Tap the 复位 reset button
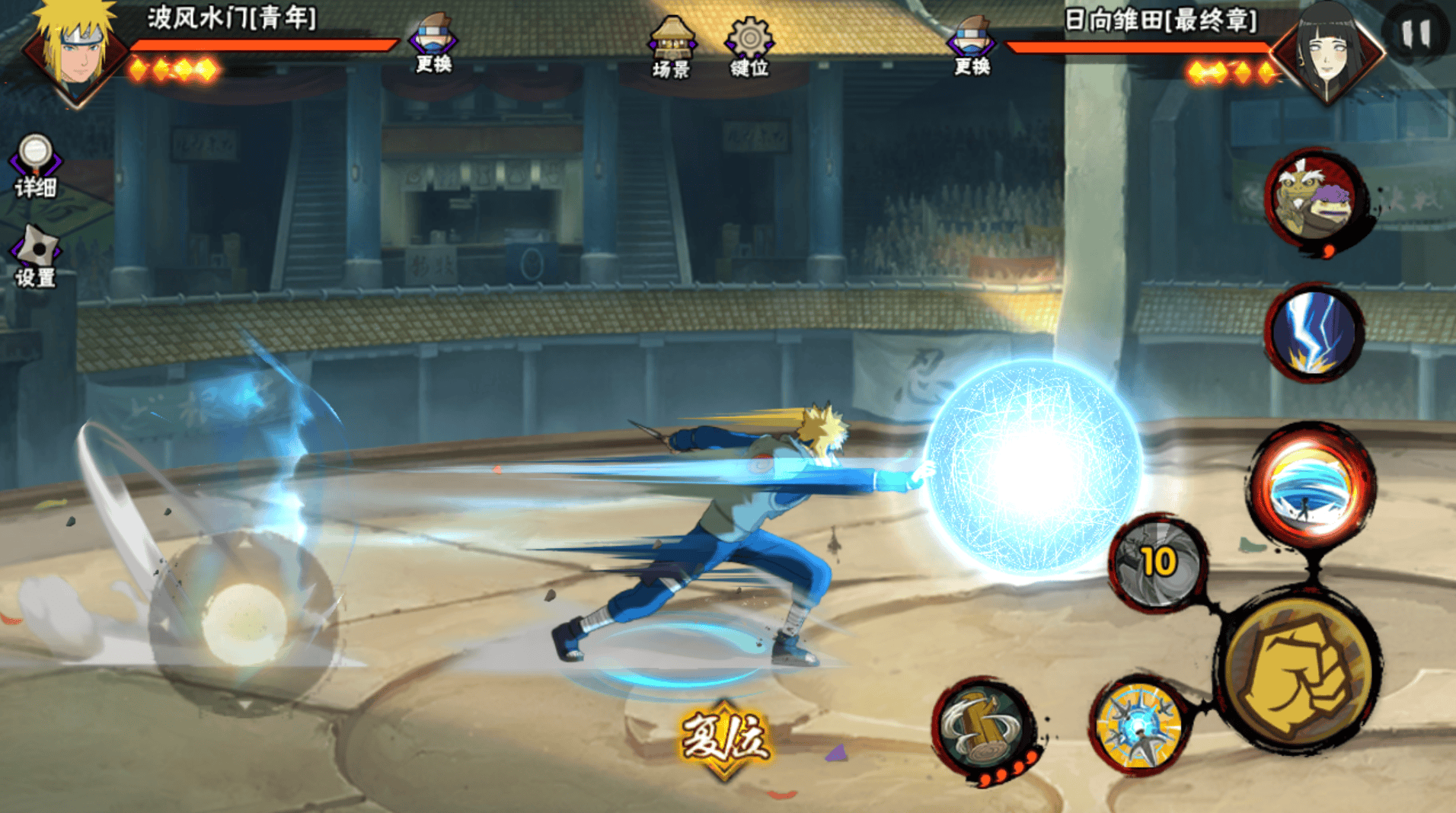Viewport: 1456px width, 813px height. (x=724, y=738)
